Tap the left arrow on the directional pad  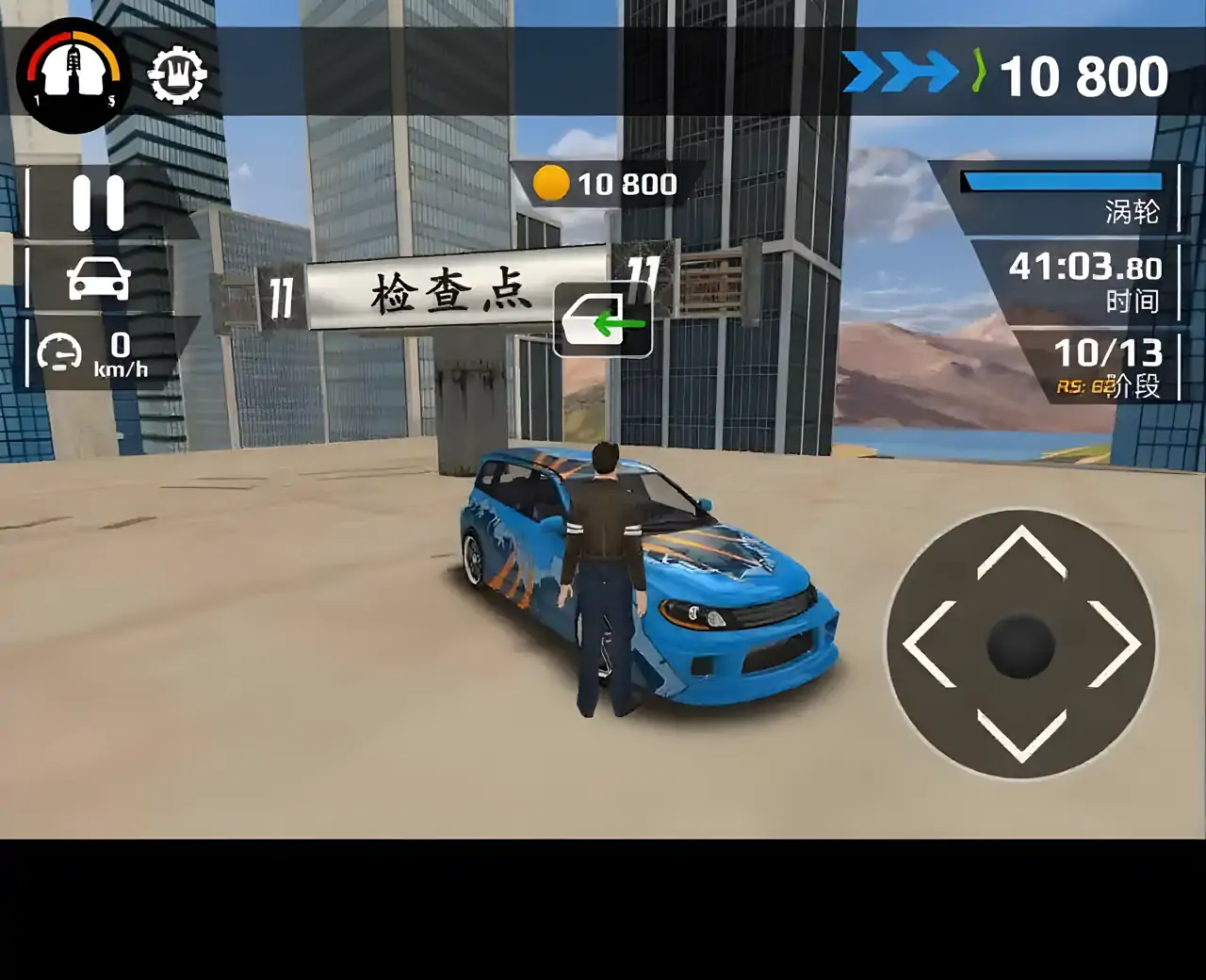pyautogui.click(x=930, y=645)
